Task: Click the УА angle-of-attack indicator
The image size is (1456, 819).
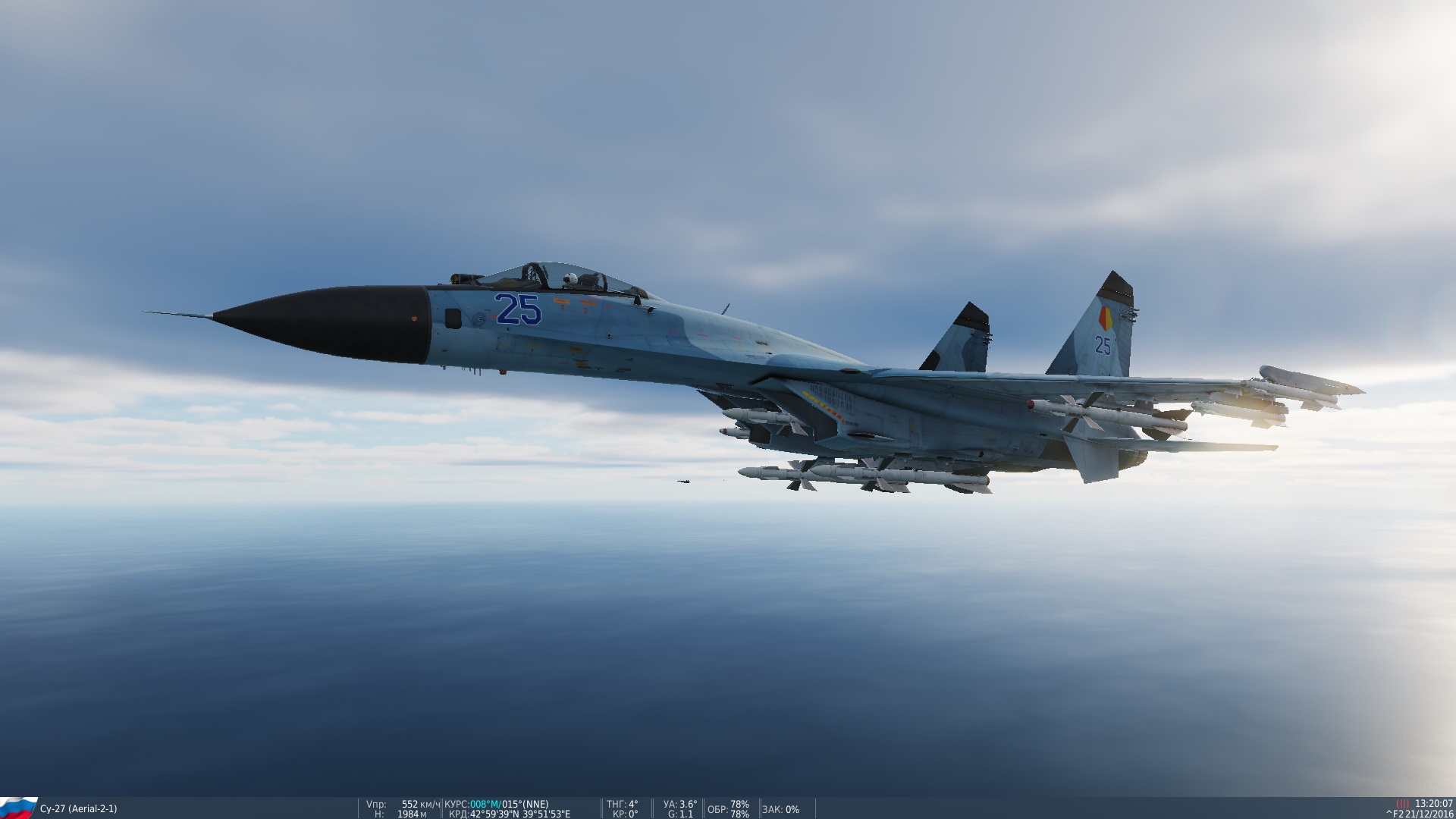Action: (x=679, y=805)
